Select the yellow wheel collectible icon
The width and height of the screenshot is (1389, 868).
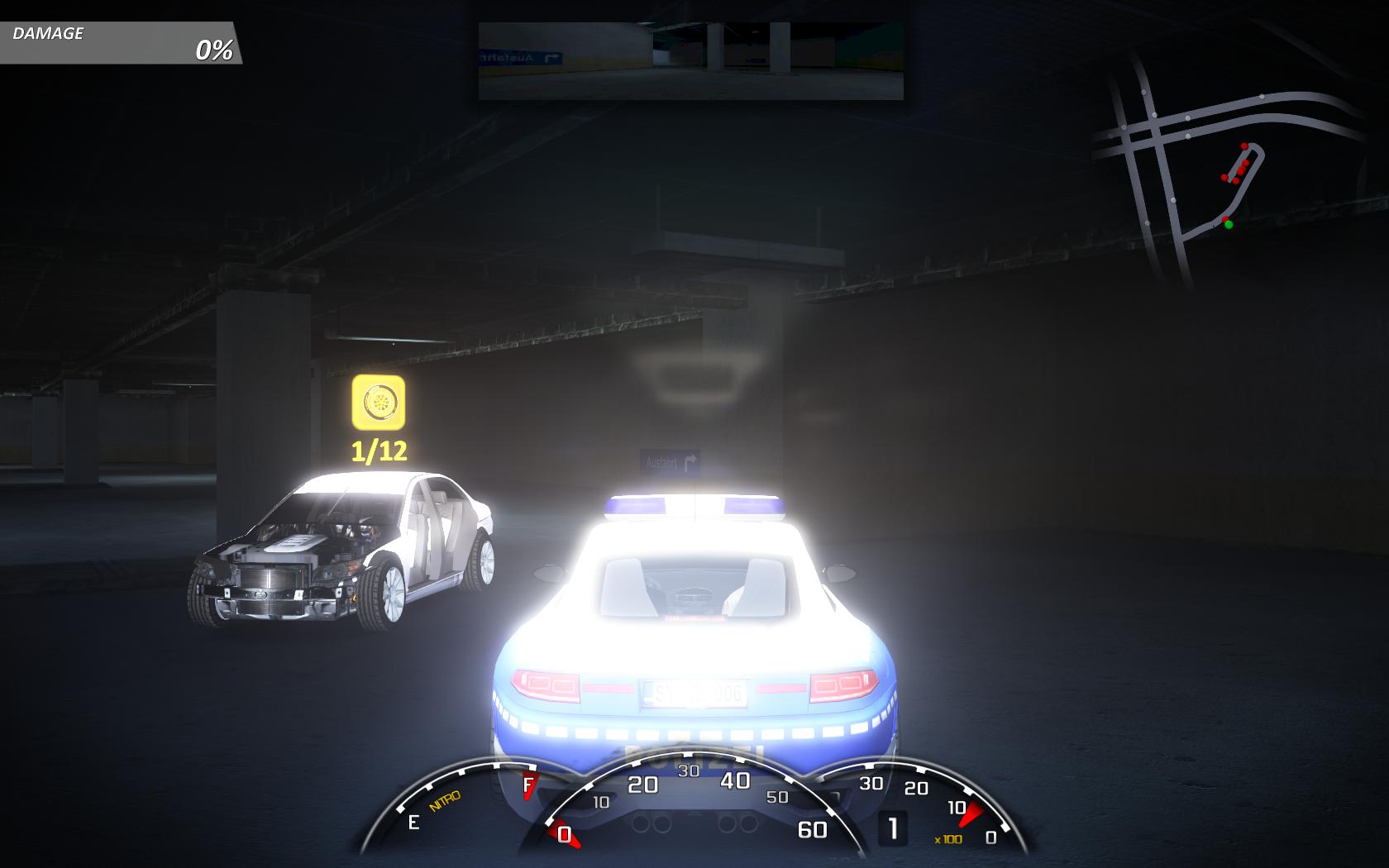click(378, 403)
